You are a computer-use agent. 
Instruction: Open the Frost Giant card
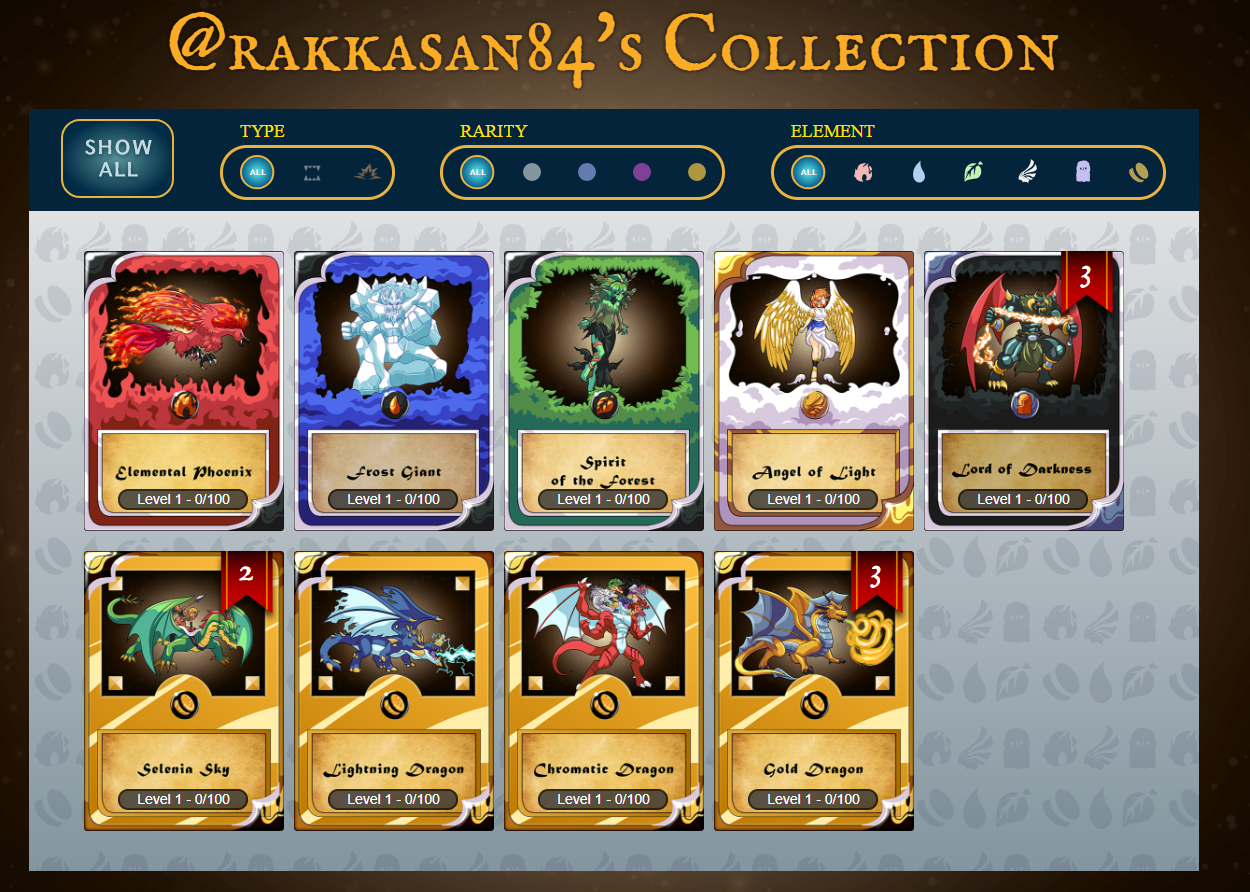[394, 390]
